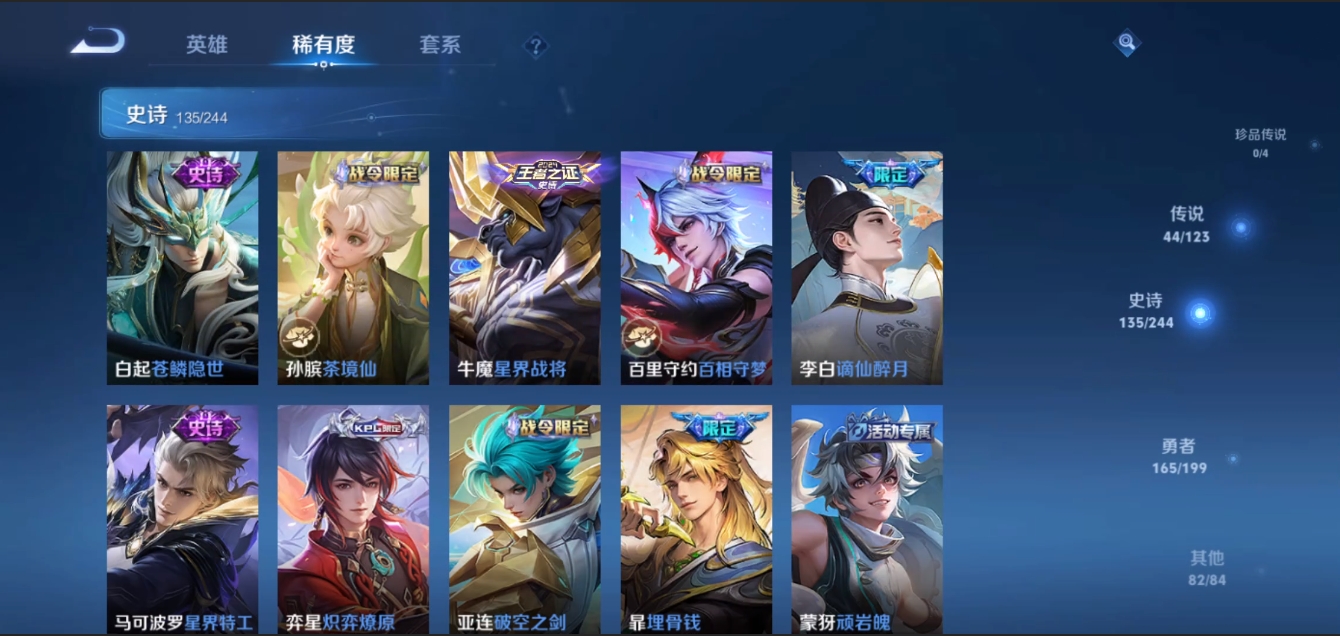This screenshot has width=1340, height=636.
Task: Select the 白起 苍鳞隐世 skin card
Action: coord(182,268)
